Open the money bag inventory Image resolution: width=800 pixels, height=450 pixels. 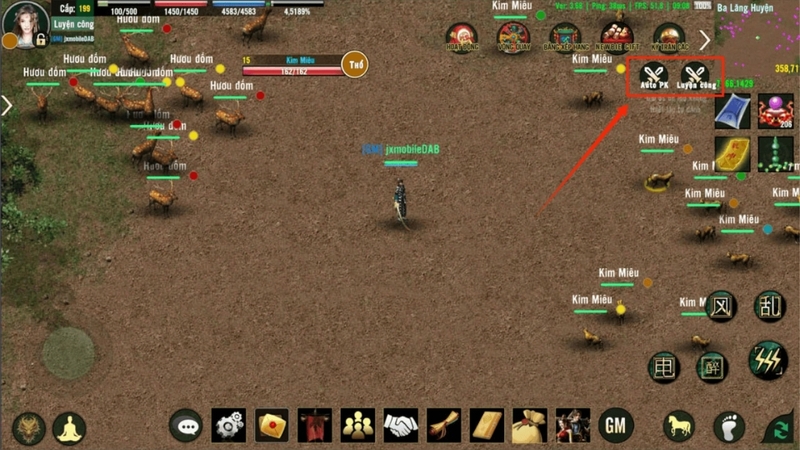coord(530,426)
